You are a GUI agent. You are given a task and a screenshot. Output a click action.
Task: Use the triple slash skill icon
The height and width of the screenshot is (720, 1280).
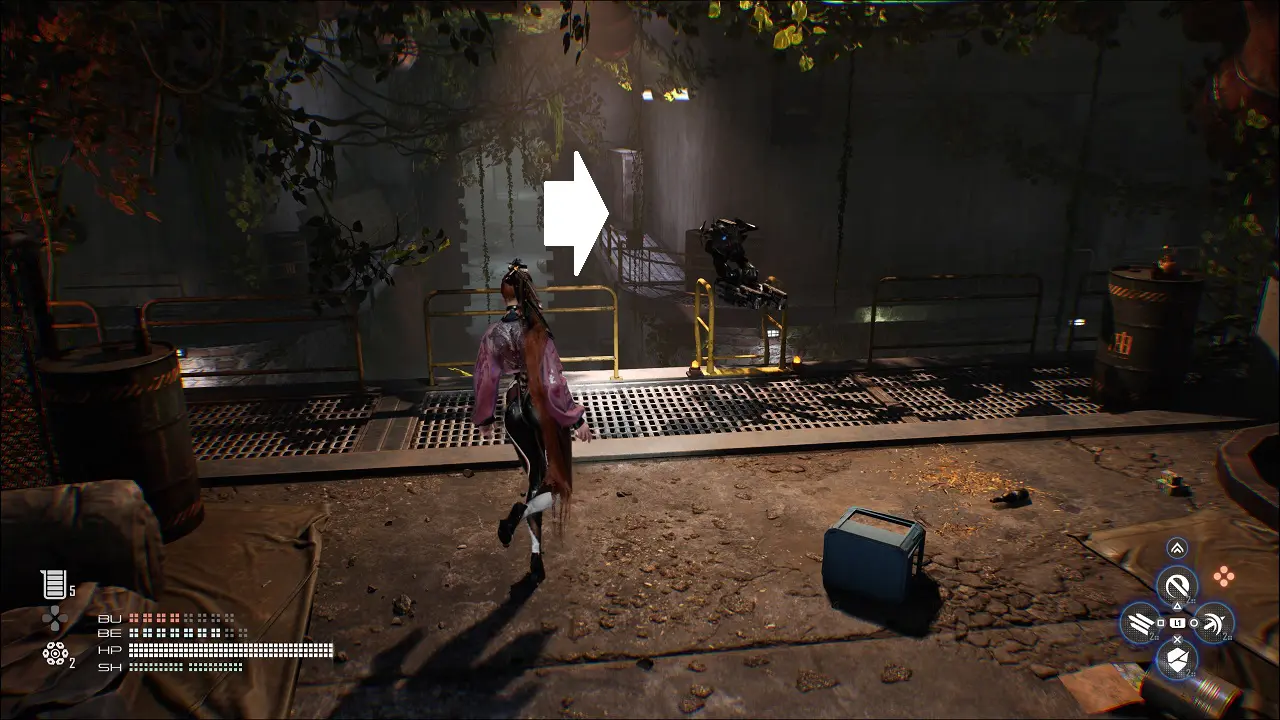1140,624
